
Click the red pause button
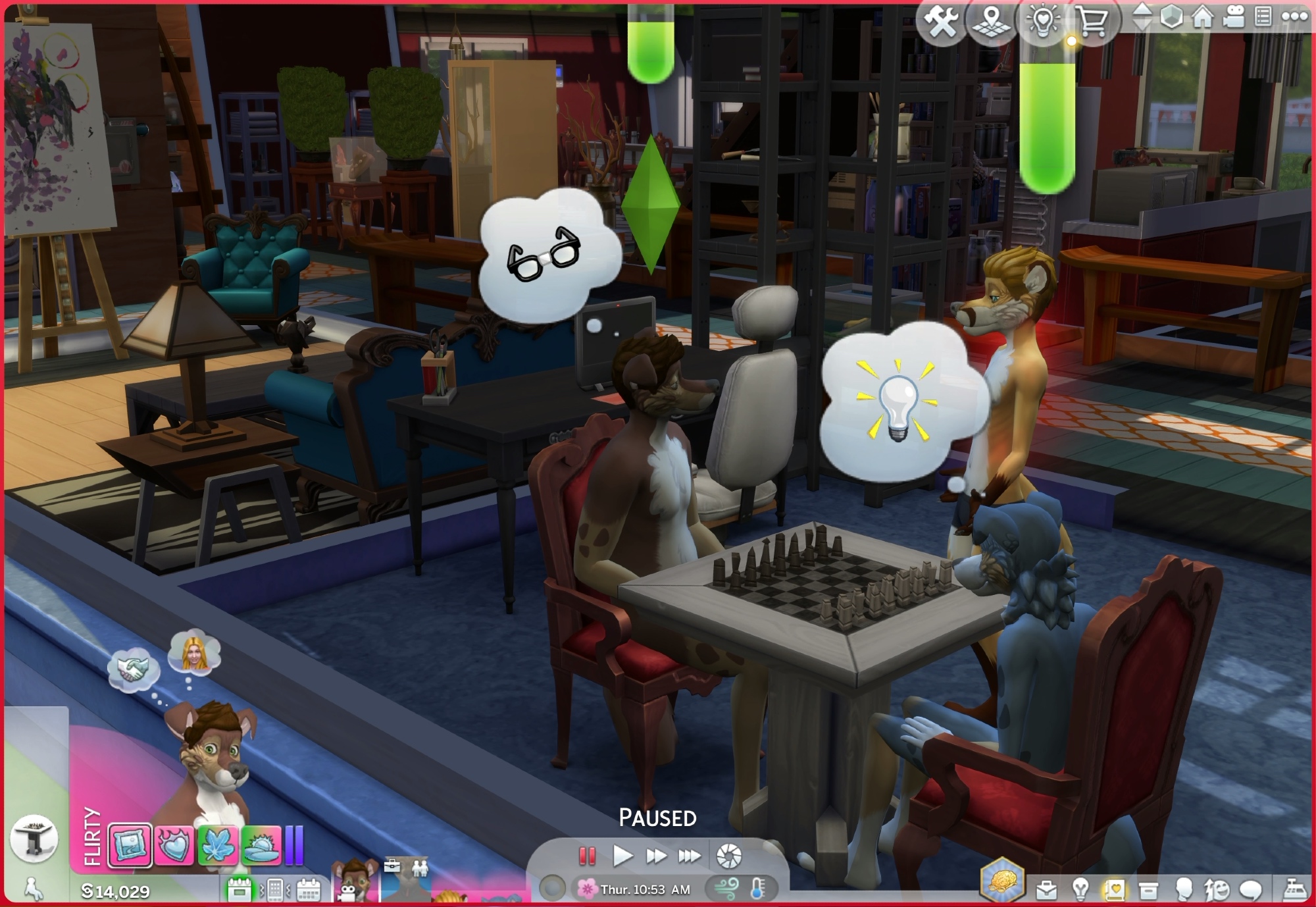click(x=587, y=856)
